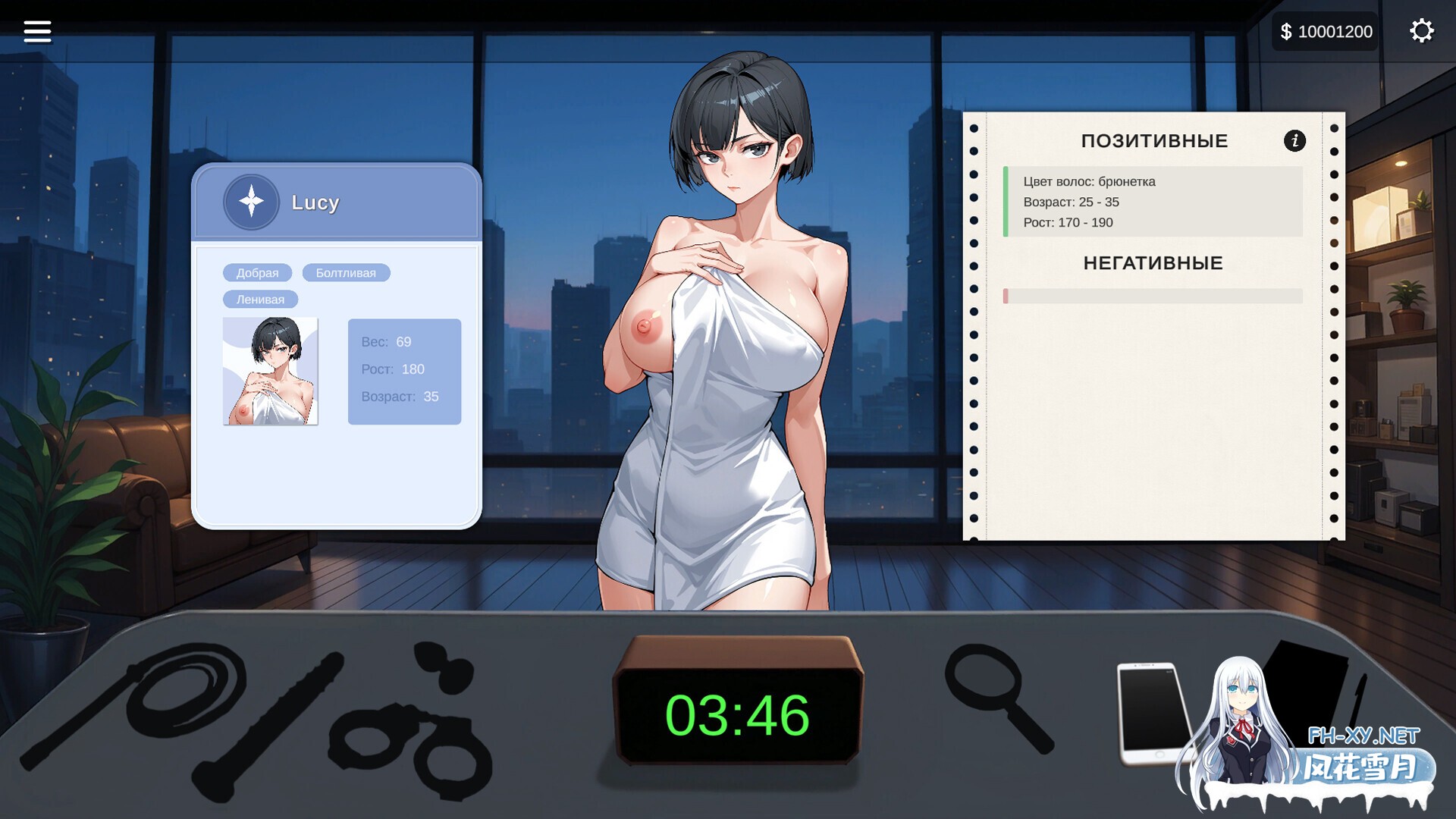This screenshot has height=819, width=1456.
Task: Open Lucy's portrait thumbnail
Action: coord(271,371)
